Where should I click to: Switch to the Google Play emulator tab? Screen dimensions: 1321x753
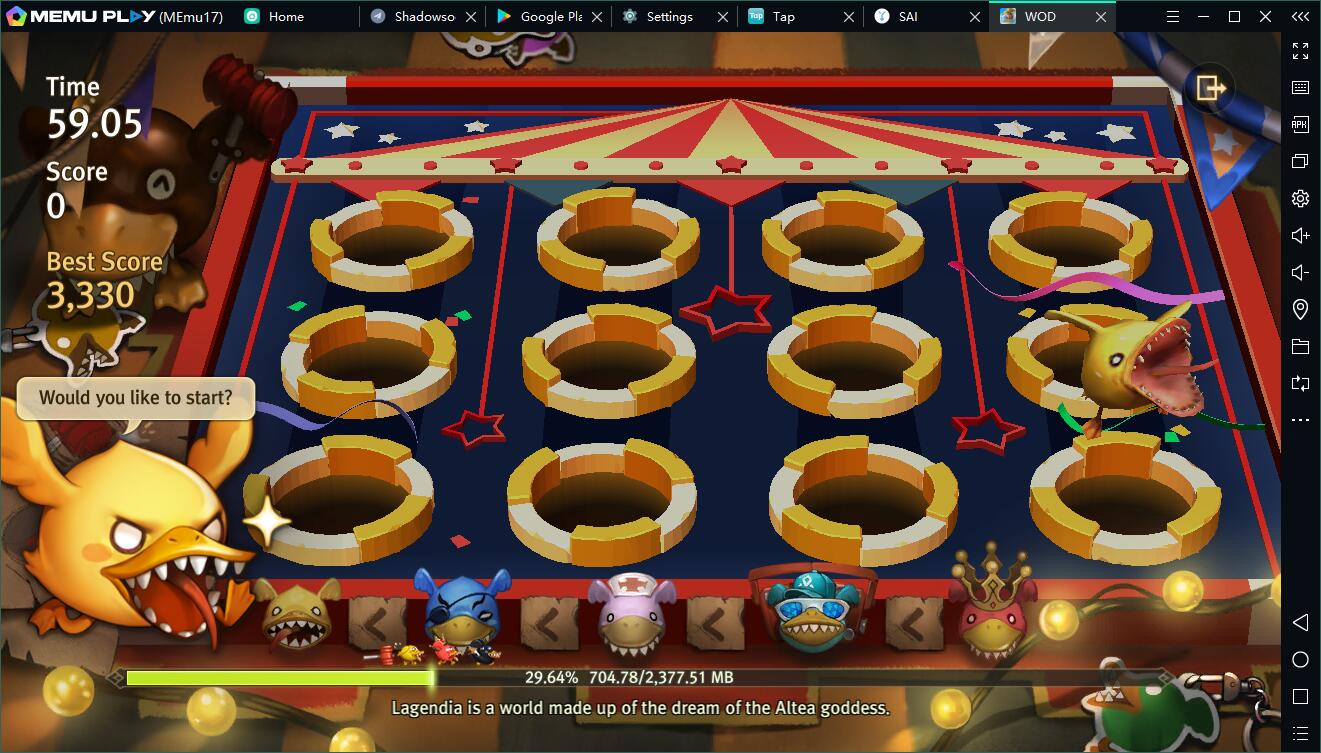tap(550, 16)
